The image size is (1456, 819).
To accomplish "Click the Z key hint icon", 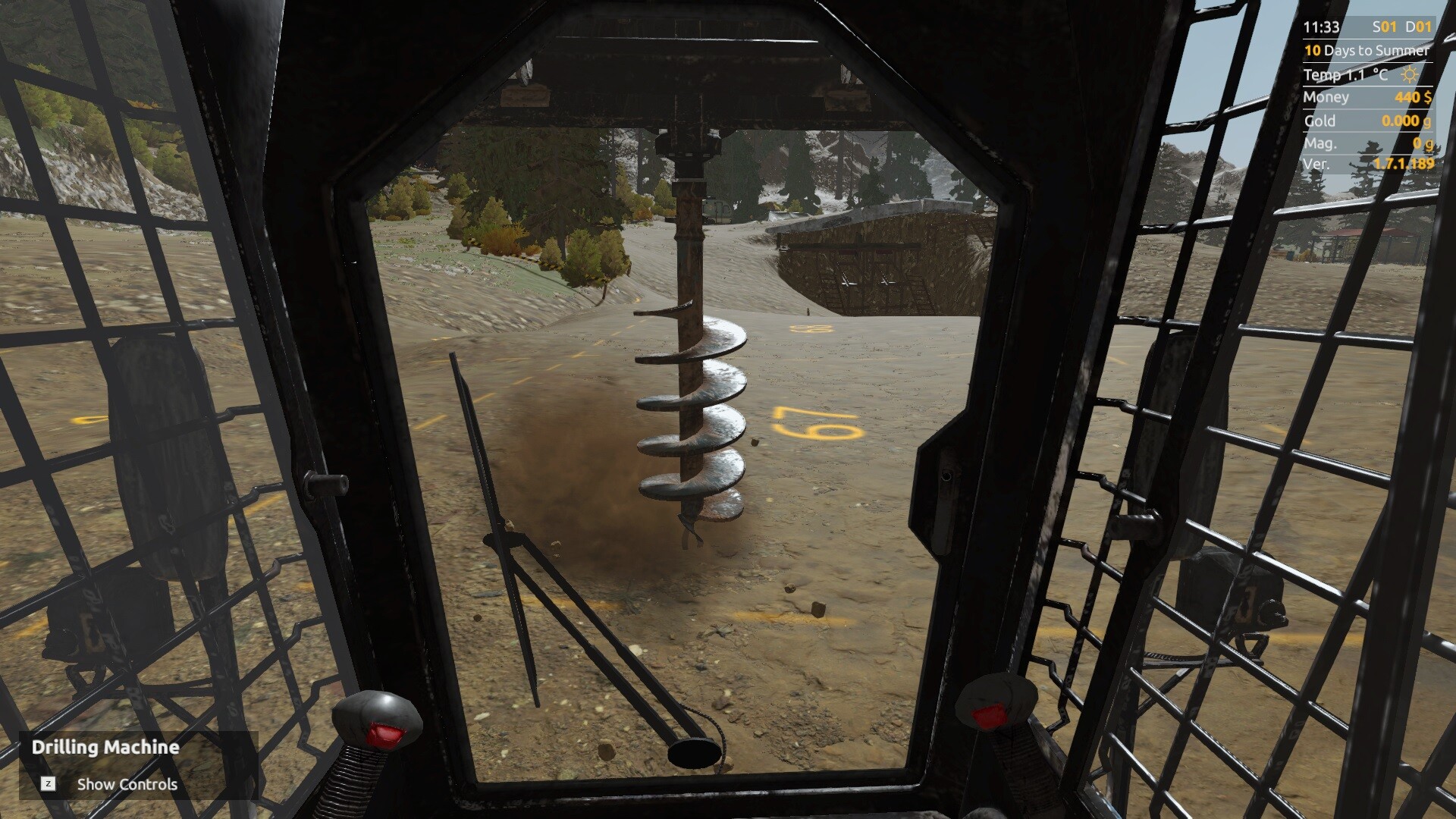I will coord(49,784).
